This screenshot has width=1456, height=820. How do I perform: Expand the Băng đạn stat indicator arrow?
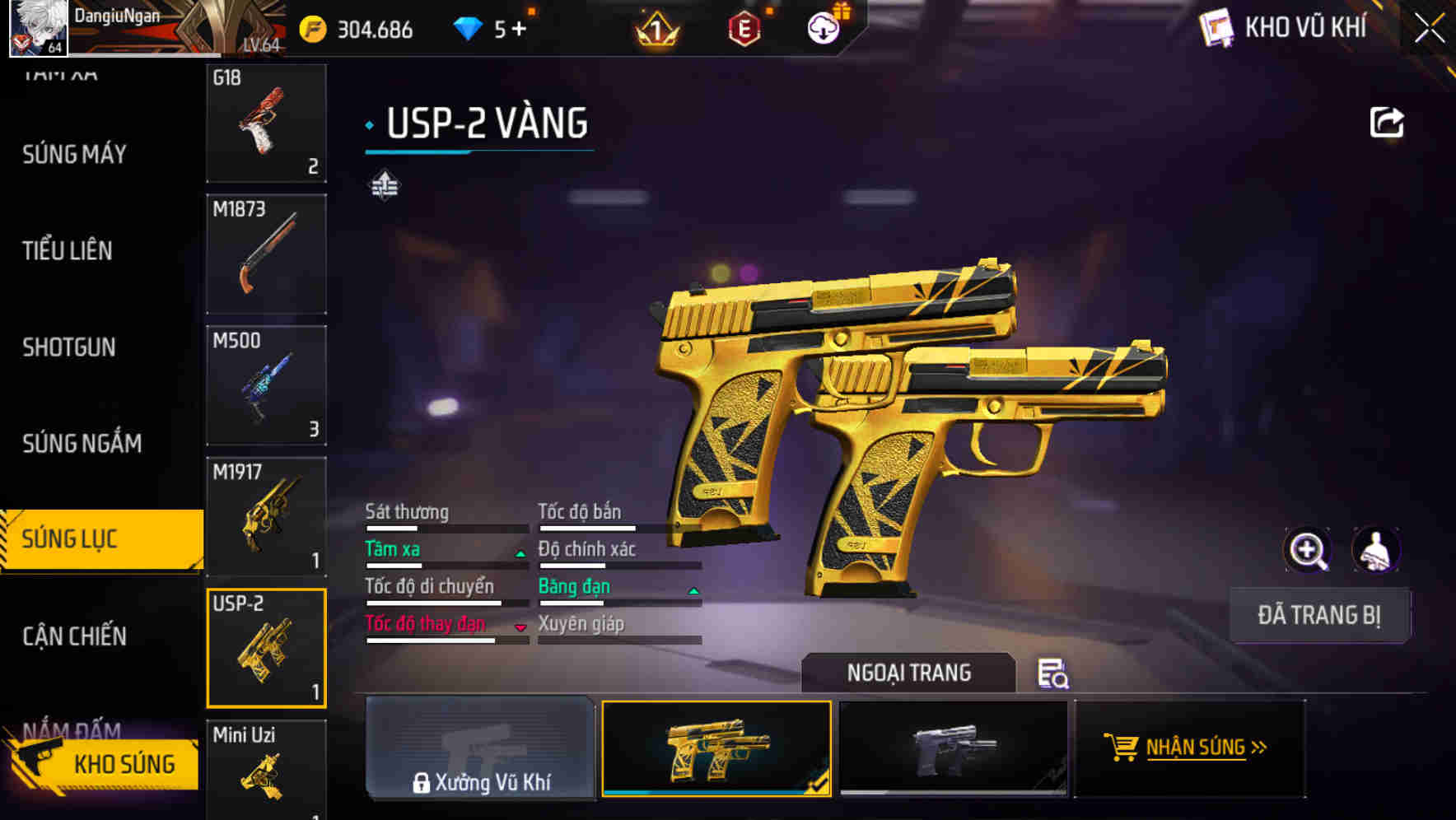693,591
